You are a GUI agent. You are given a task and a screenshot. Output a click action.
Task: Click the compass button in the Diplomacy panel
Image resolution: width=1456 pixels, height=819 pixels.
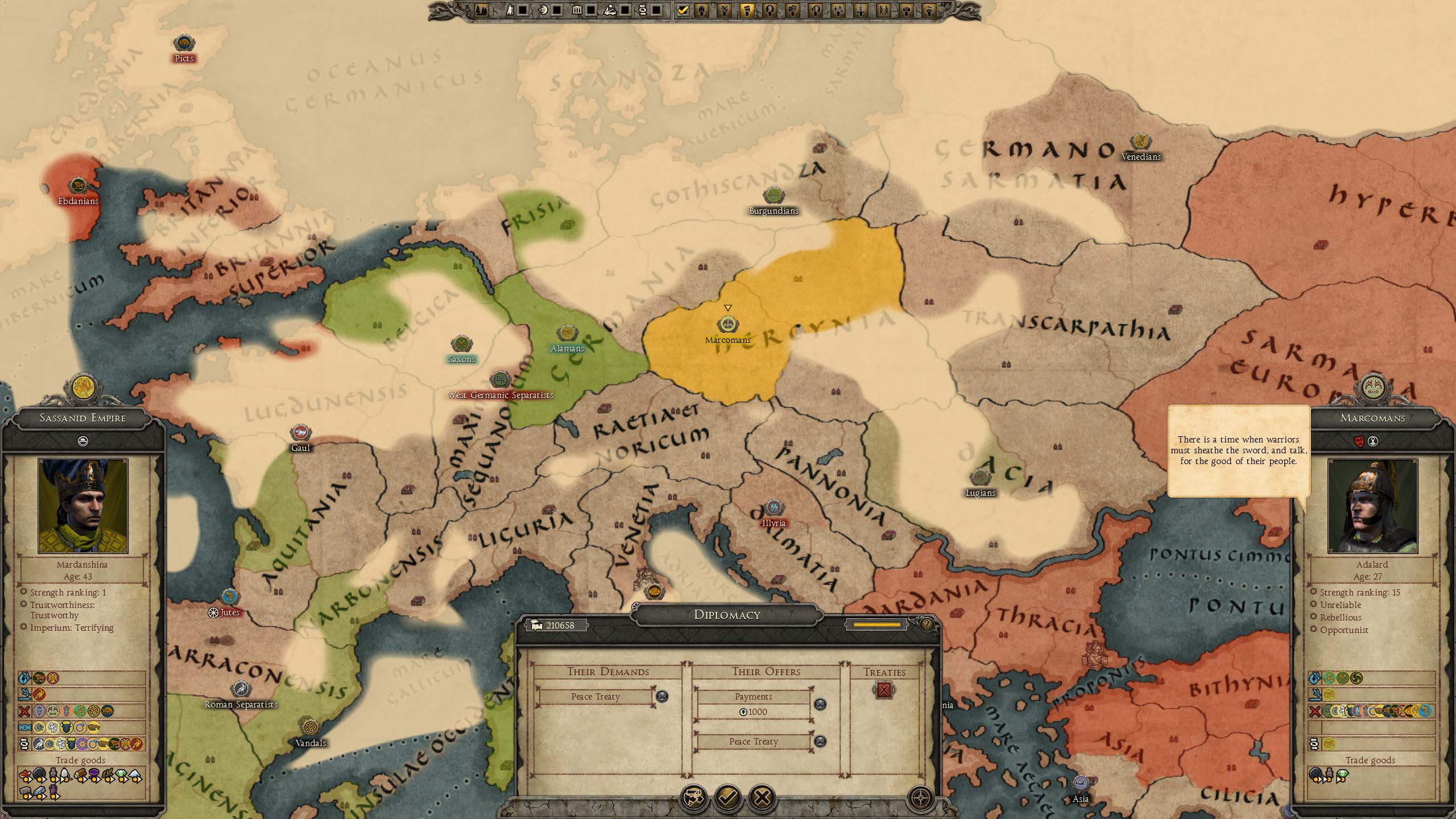click(x=920, y=797)
